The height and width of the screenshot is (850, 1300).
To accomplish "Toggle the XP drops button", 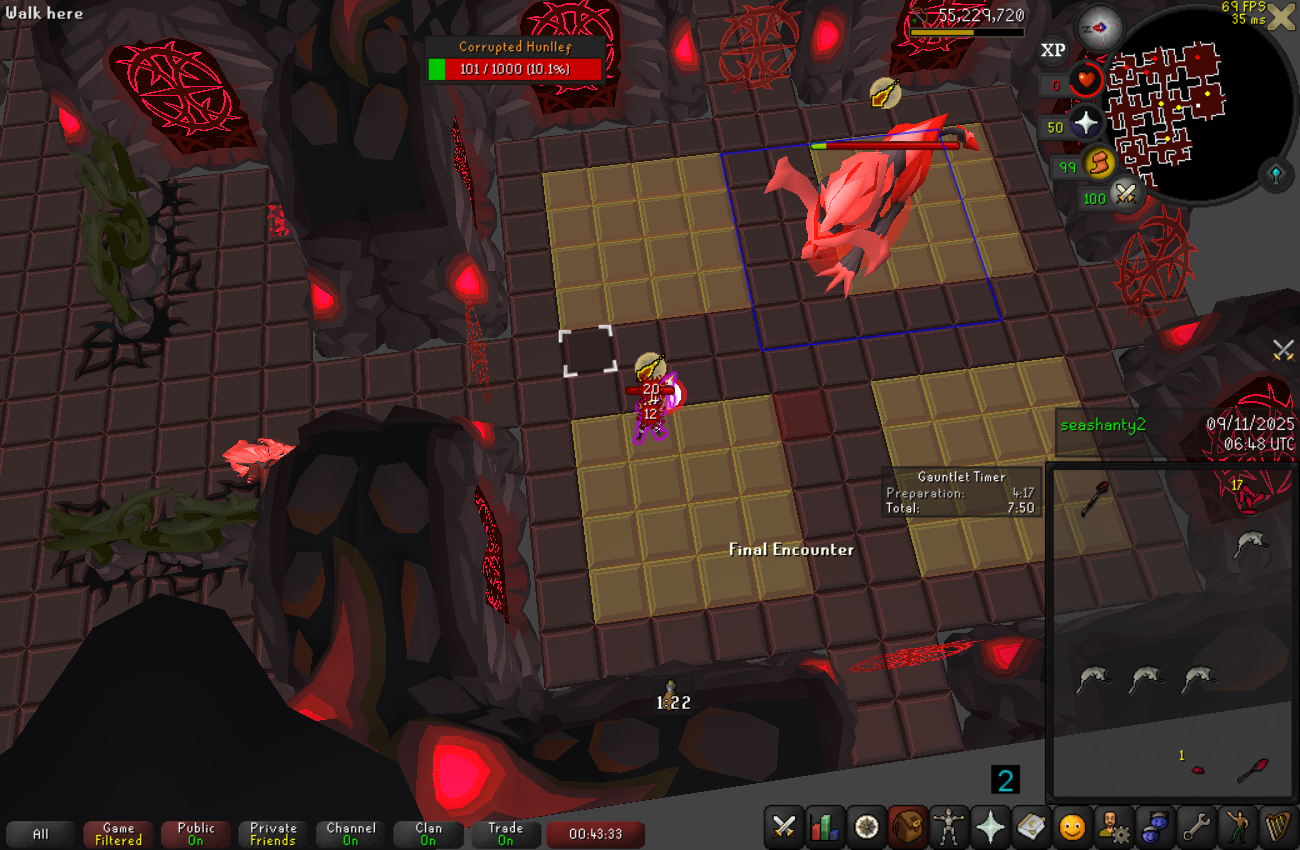I will click(1053, 50).
